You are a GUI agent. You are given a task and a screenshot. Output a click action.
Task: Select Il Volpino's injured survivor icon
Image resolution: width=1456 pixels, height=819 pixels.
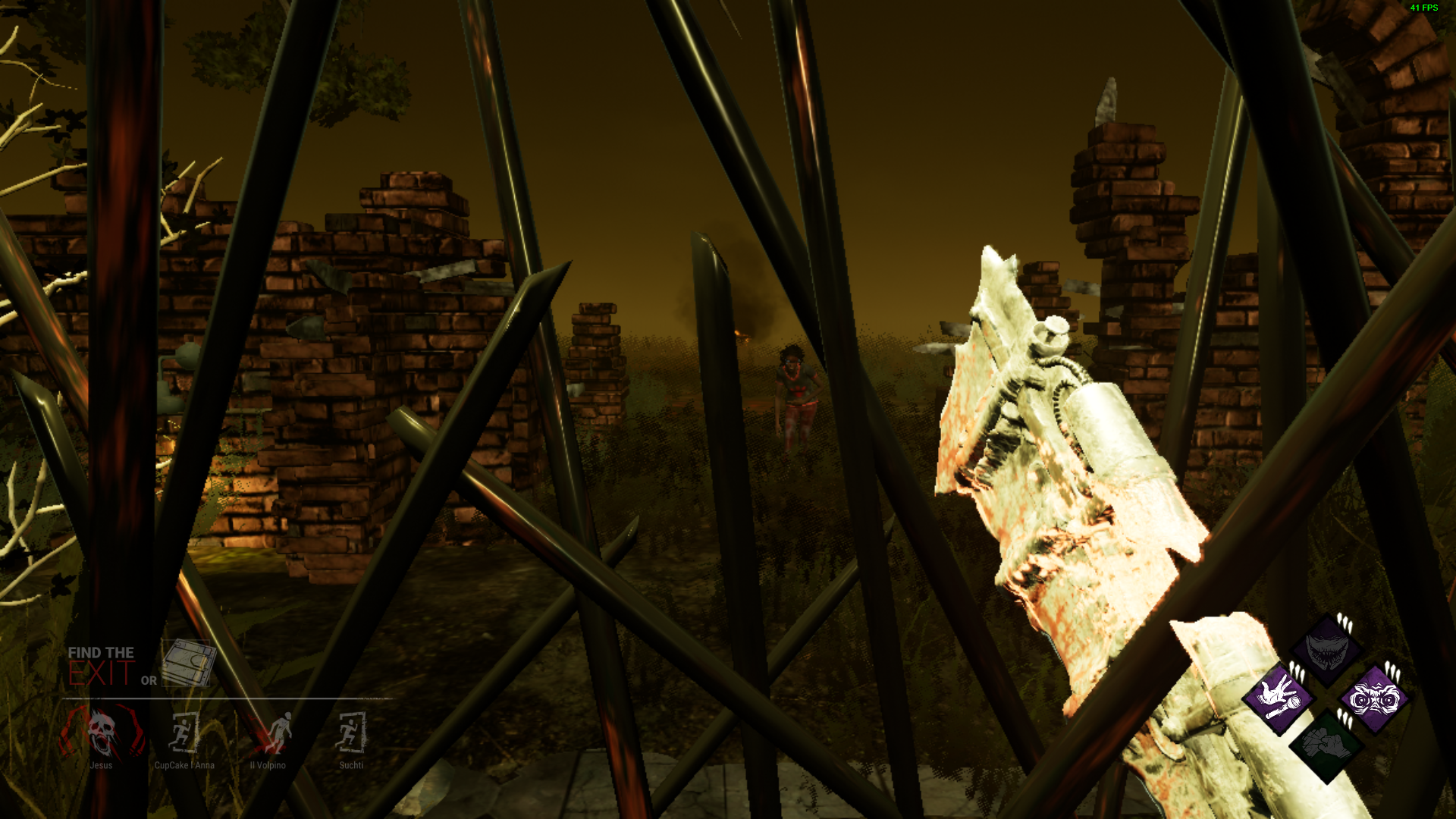click(278, 731)
